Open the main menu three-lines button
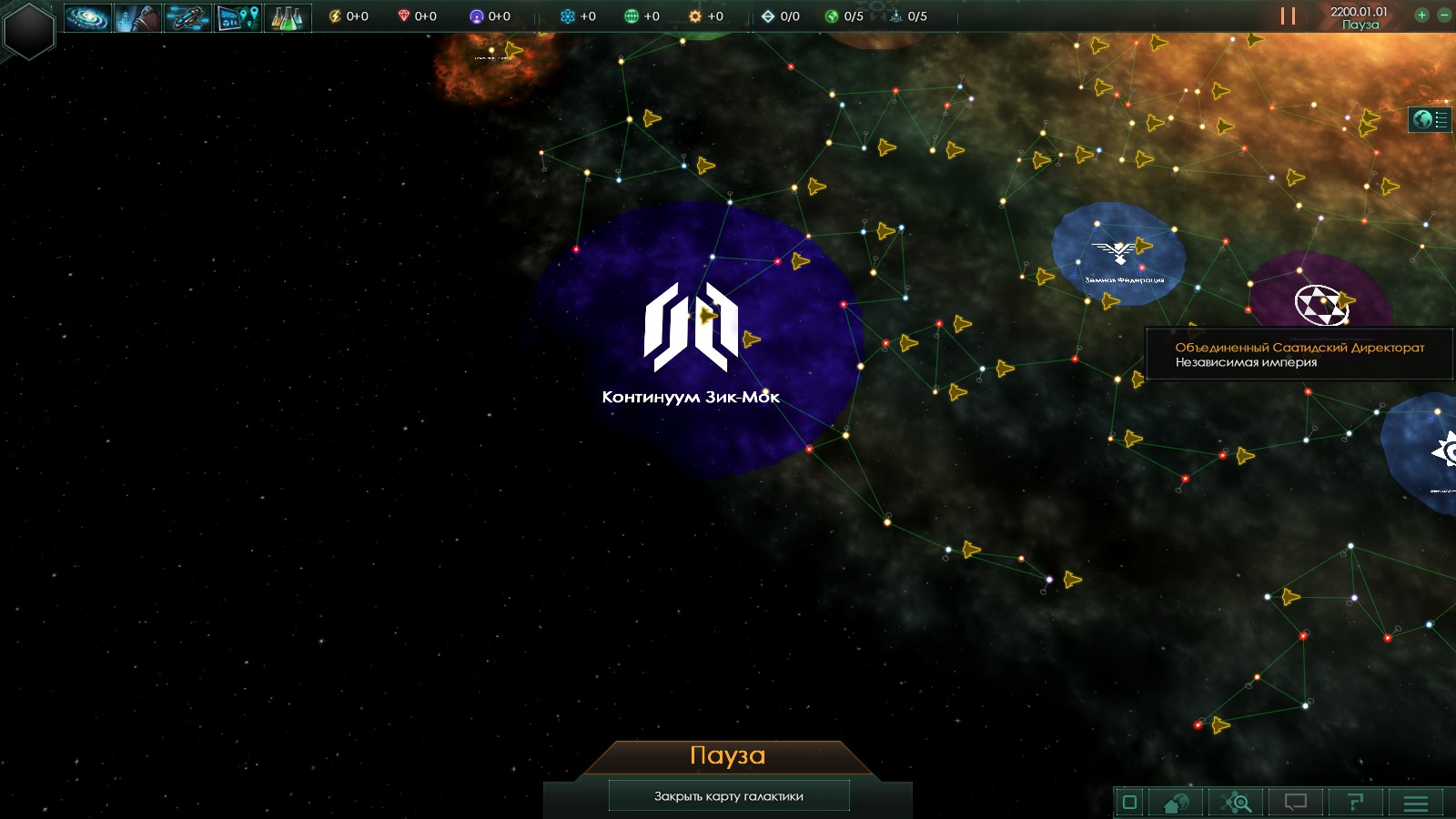The height and width of the screenshot is (819, 1456). coord(1415,802)
